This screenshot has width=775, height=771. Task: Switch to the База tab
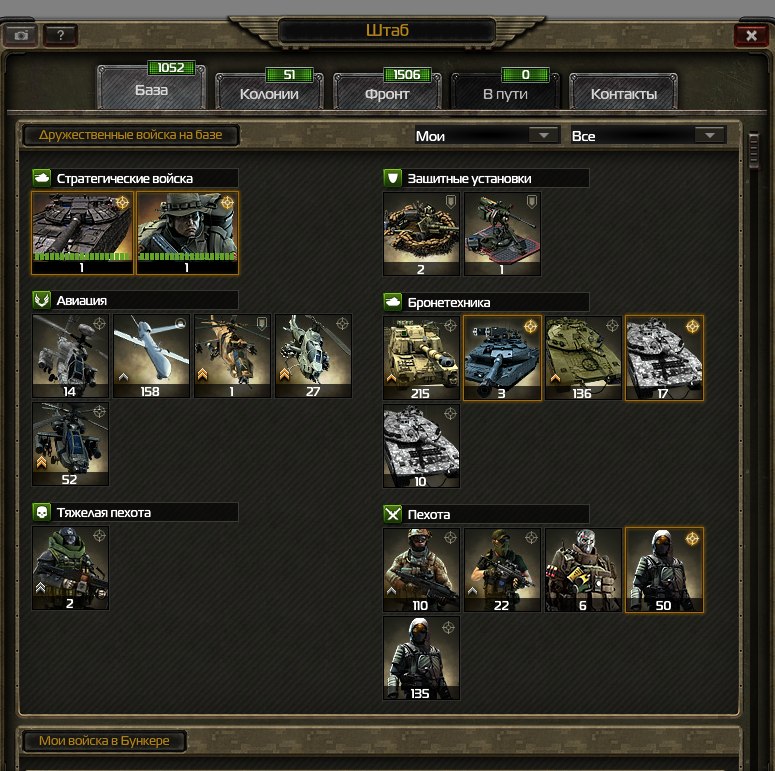(152, 89)
